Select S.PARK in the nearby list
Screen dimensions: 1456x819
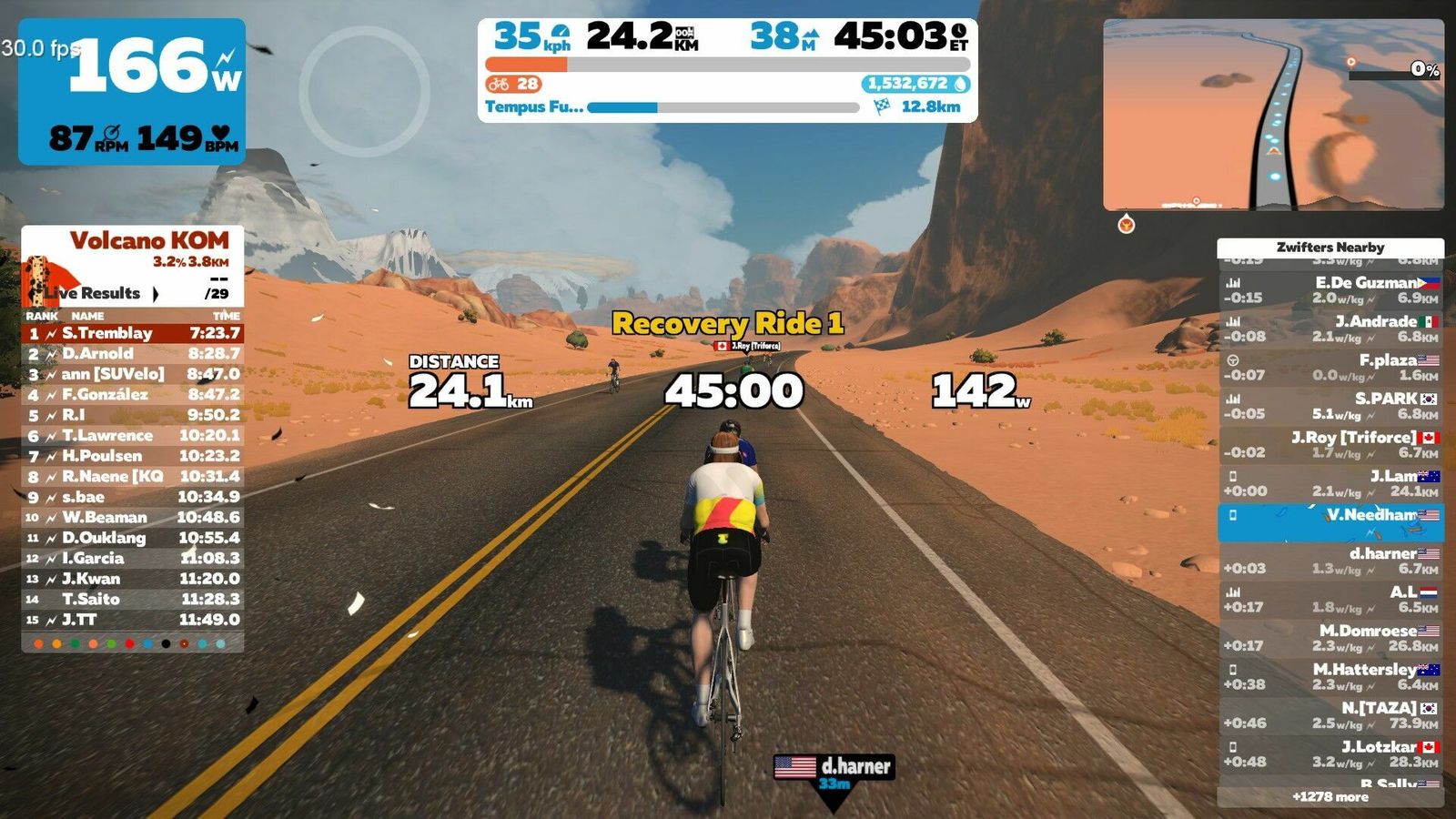coord(1330,406)
